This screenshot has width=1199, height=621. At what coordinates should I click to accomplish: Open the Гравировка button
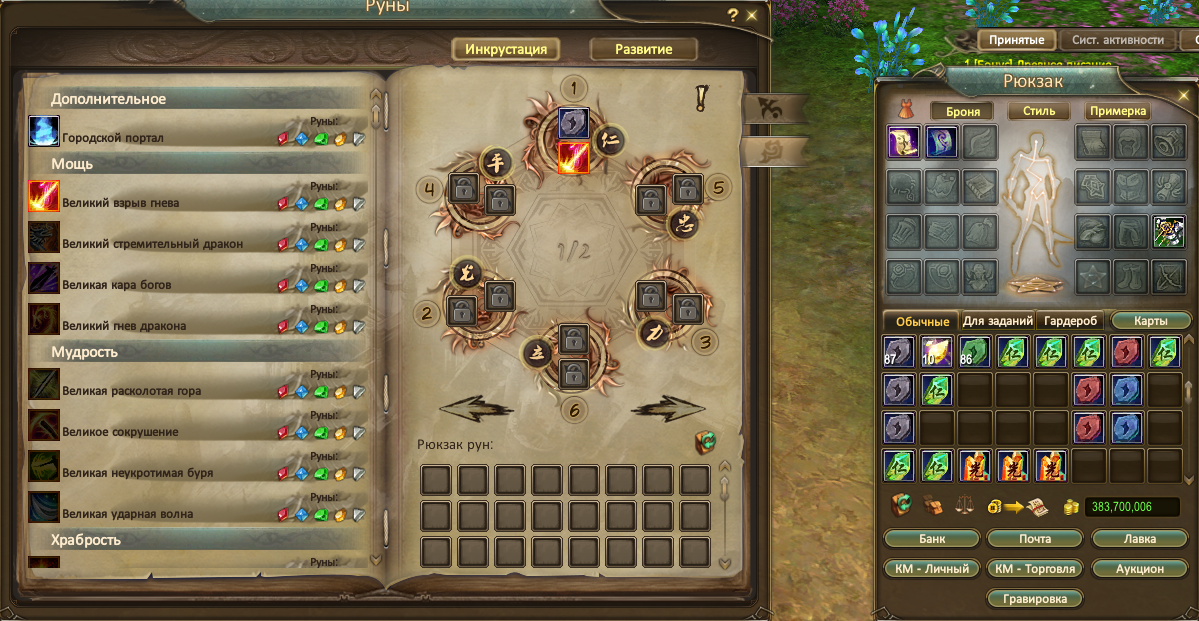1035,599
